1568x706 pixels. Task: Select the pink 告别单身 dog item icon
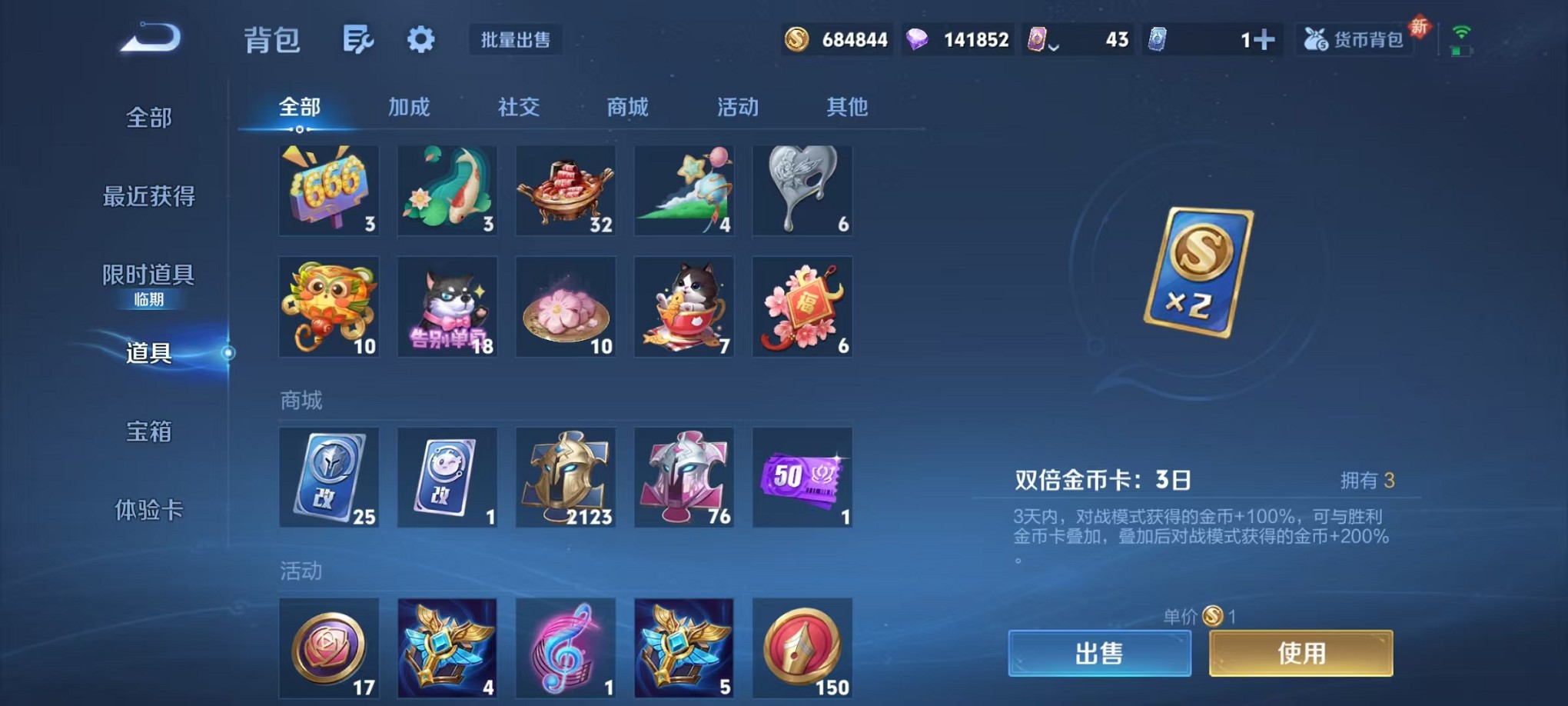(447, 307)
